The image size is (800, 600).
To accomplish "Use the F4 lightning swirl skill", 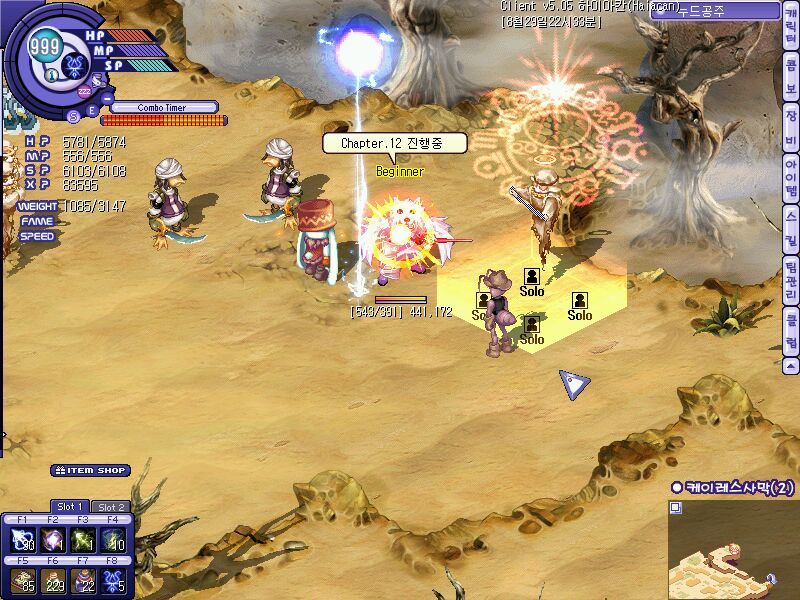I will point(113,540).
